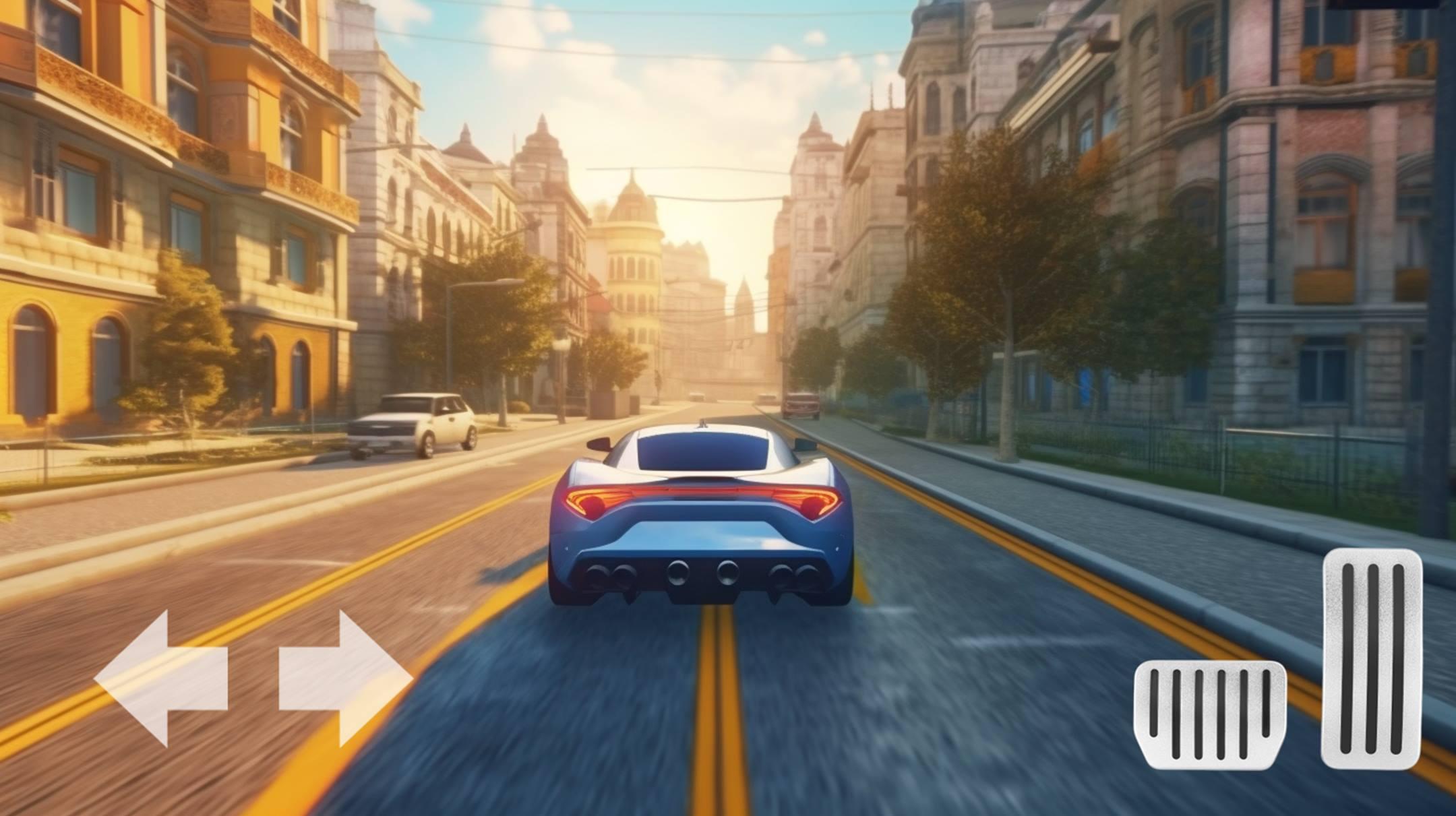Viewport: 1456px width, 816px height.
Task: Step on the tall accelerator pedal
Action: pyautogui.click(x=1372, y=657)
